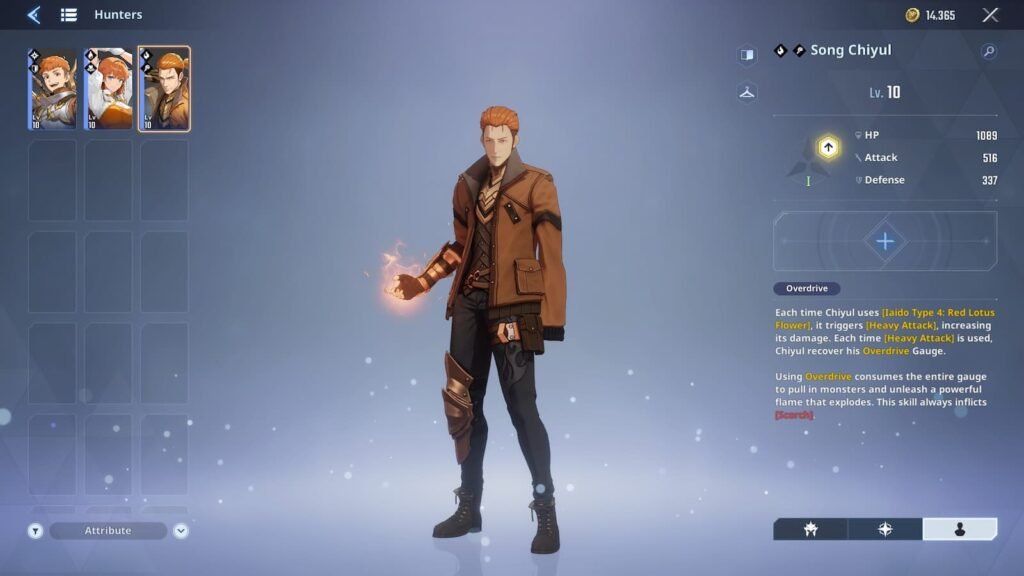The image size is (1024, 576).
Task: Select the hunter silhouette tab
Action: (x=959, y=529)
